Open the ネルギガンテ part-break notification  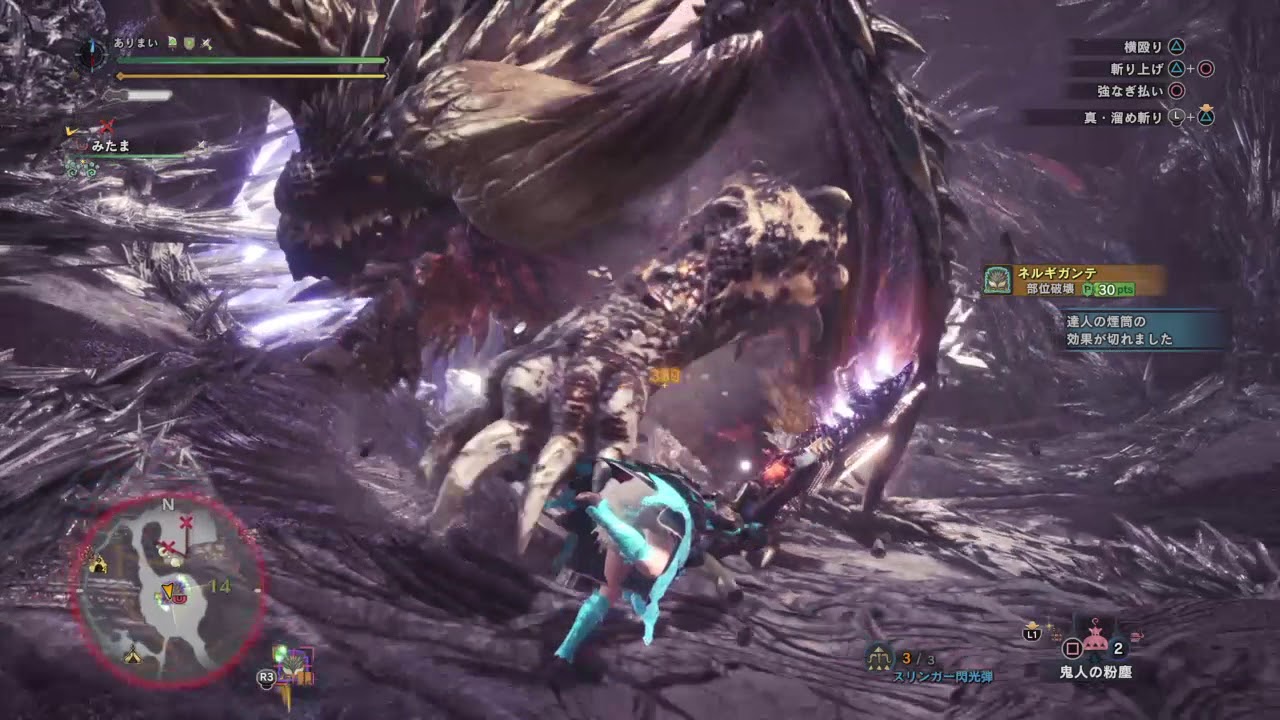1075,280
